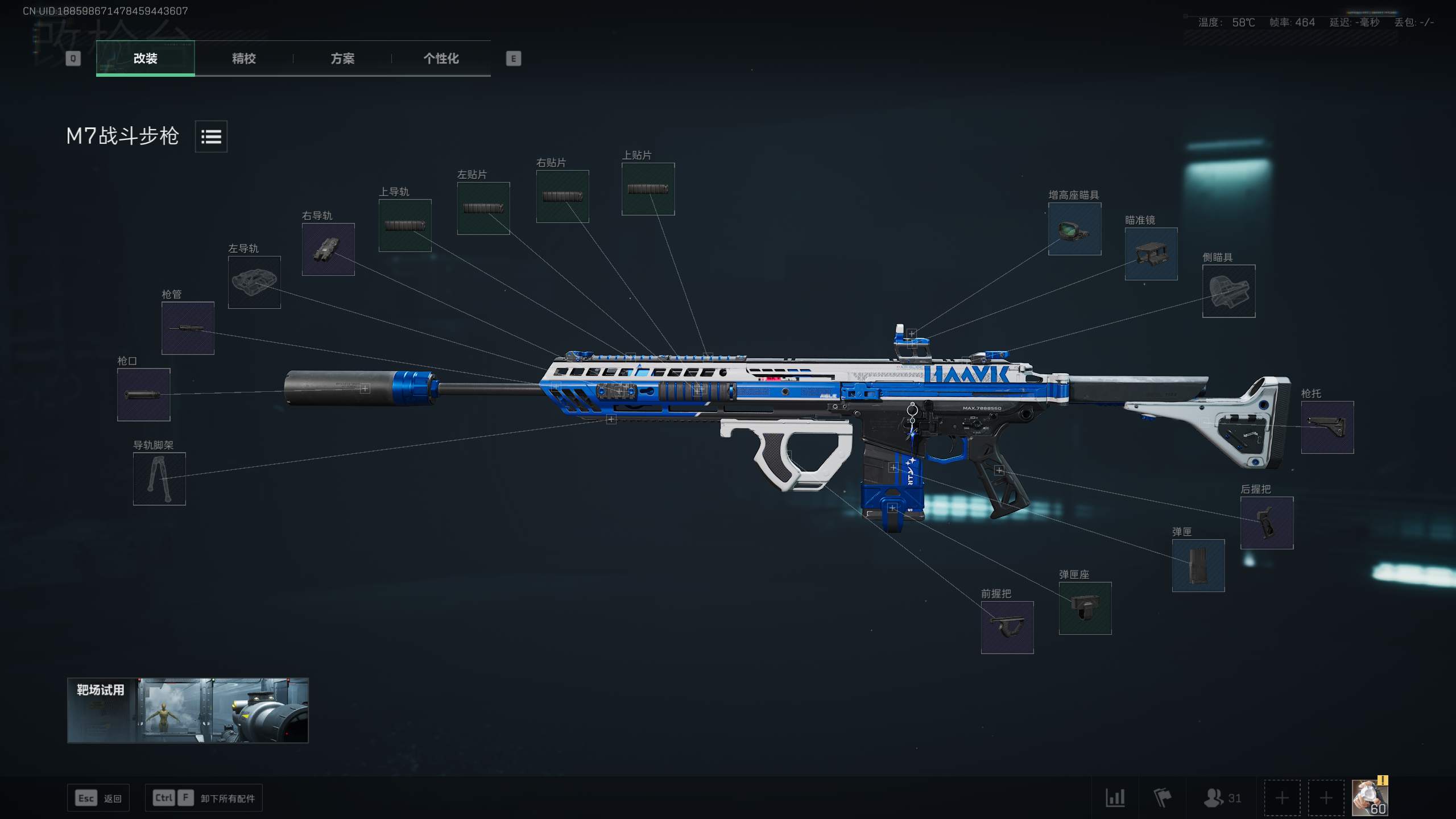Select the 增高座瞄具 sight slot

[1074, 229]
